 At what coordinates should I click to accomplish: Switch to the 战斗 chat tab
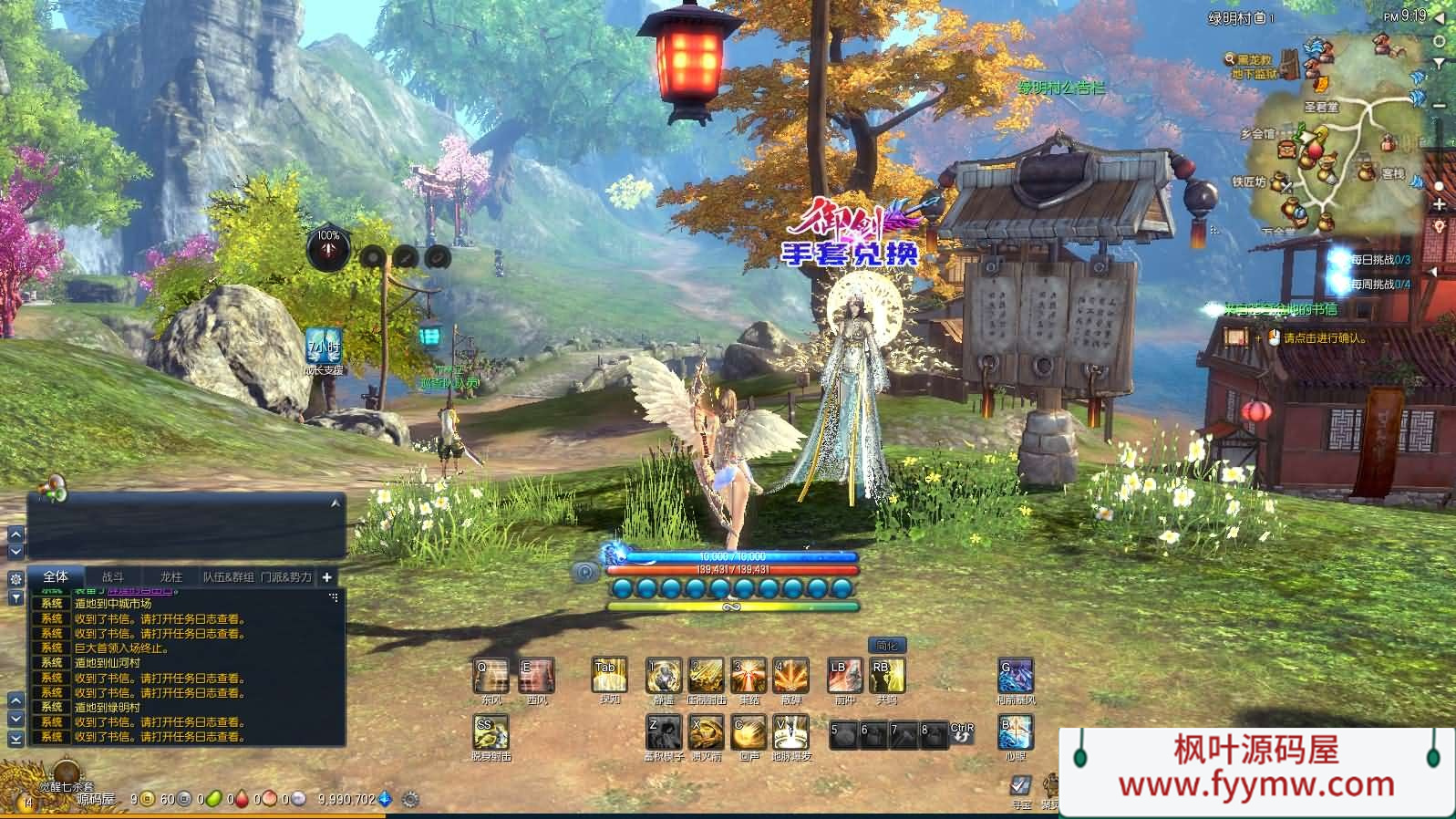pyautogui.click(x=112, y=576)
